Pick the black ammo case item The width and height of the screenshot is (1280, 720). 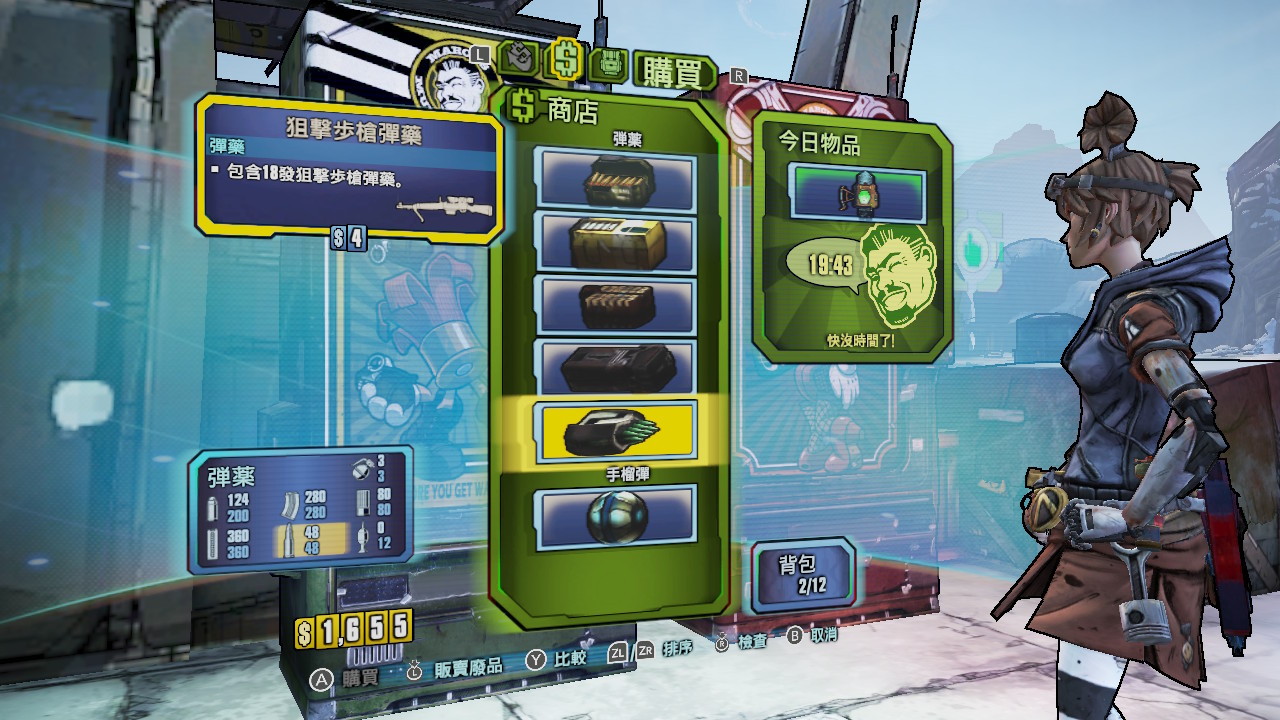(615, 367)
